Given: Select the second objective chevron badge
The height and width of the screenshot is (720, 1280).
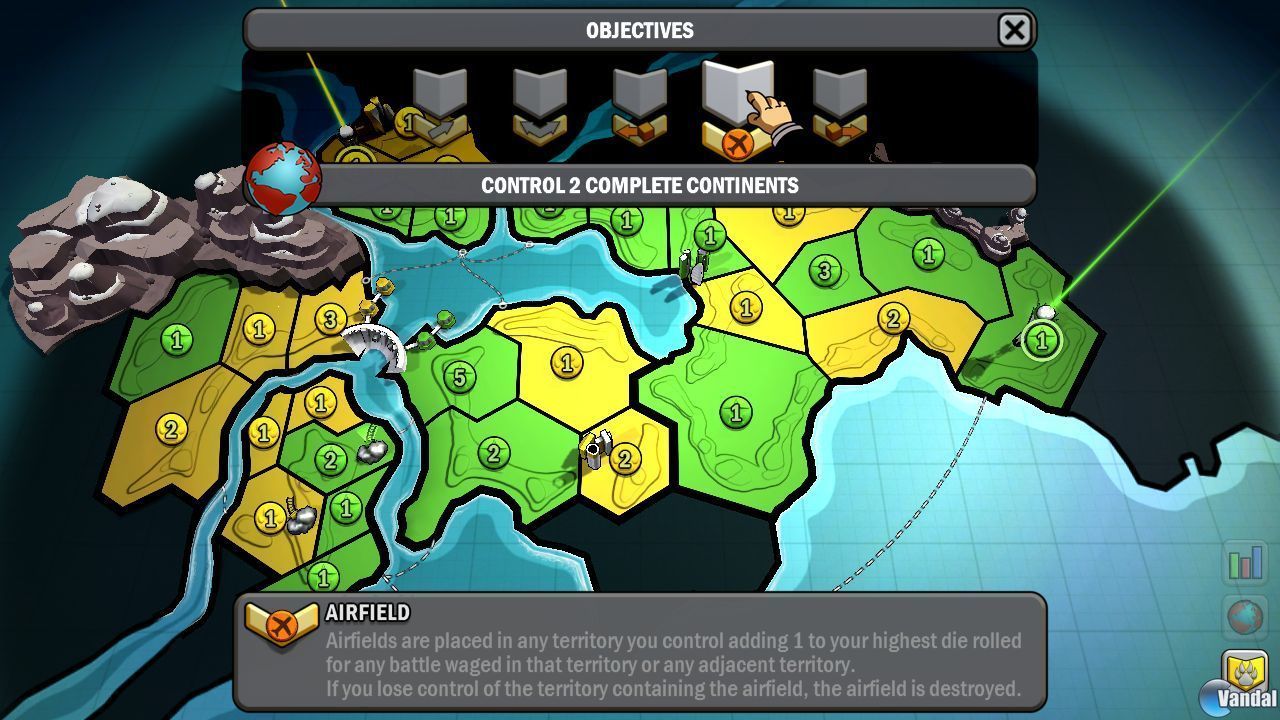Looking at the screenshot, I should pyautogui.click(x=540, y=100).
